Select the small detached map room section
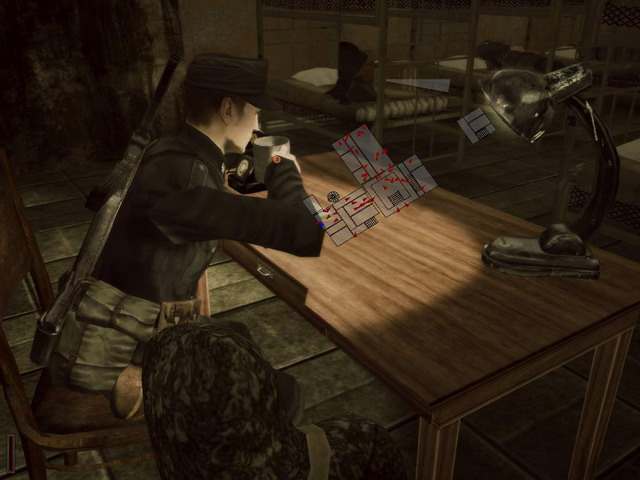The image size is (640, 480). [476, 125]
